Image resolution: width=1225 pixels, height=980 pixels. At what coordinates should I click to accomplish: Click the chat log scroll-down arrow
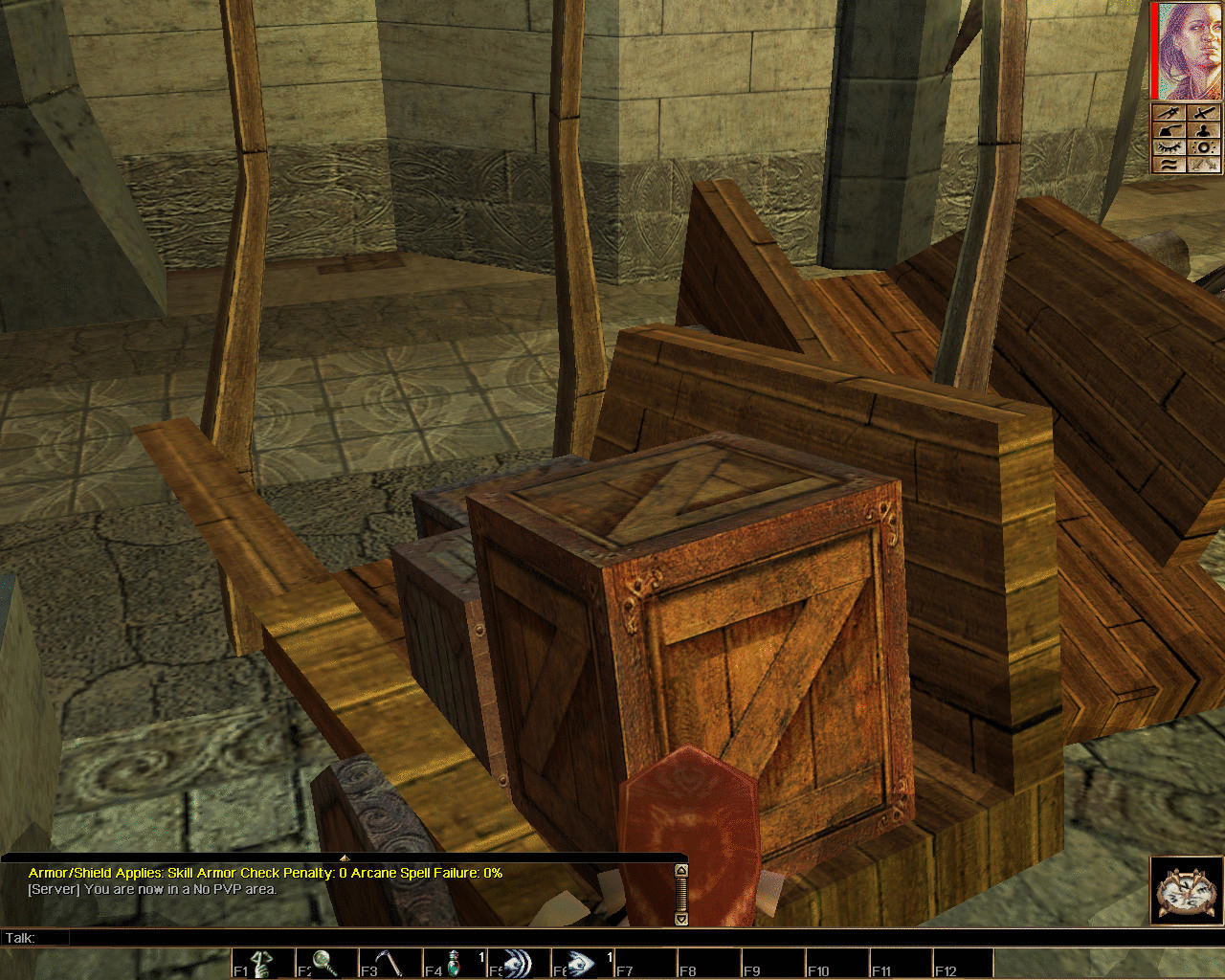(x=681, y=919)
